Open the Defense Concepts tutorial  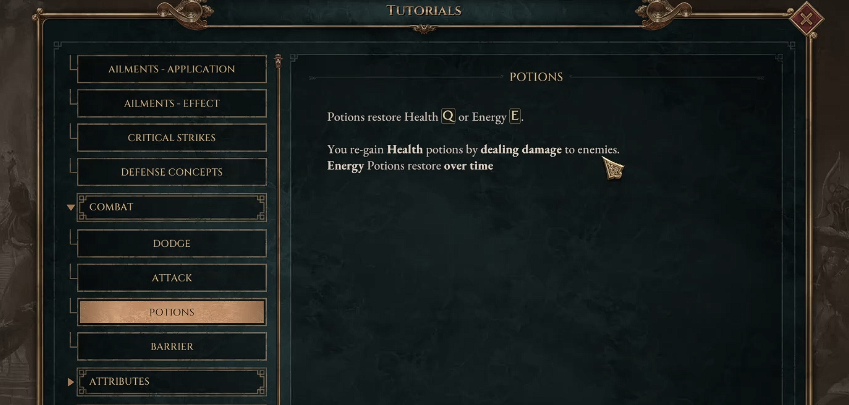click(x=171, y=172)
